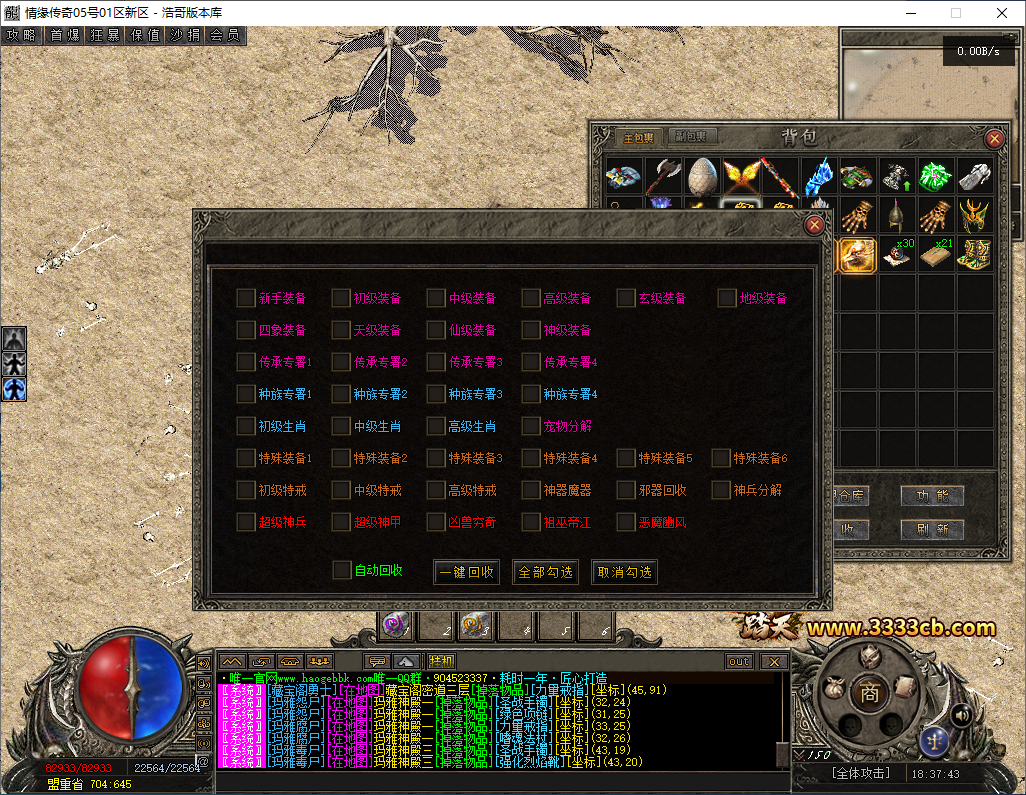Screen dimensions: 1026x795
Task: Enable the 地级装备 recycle option
Action: tap(727, 298)
